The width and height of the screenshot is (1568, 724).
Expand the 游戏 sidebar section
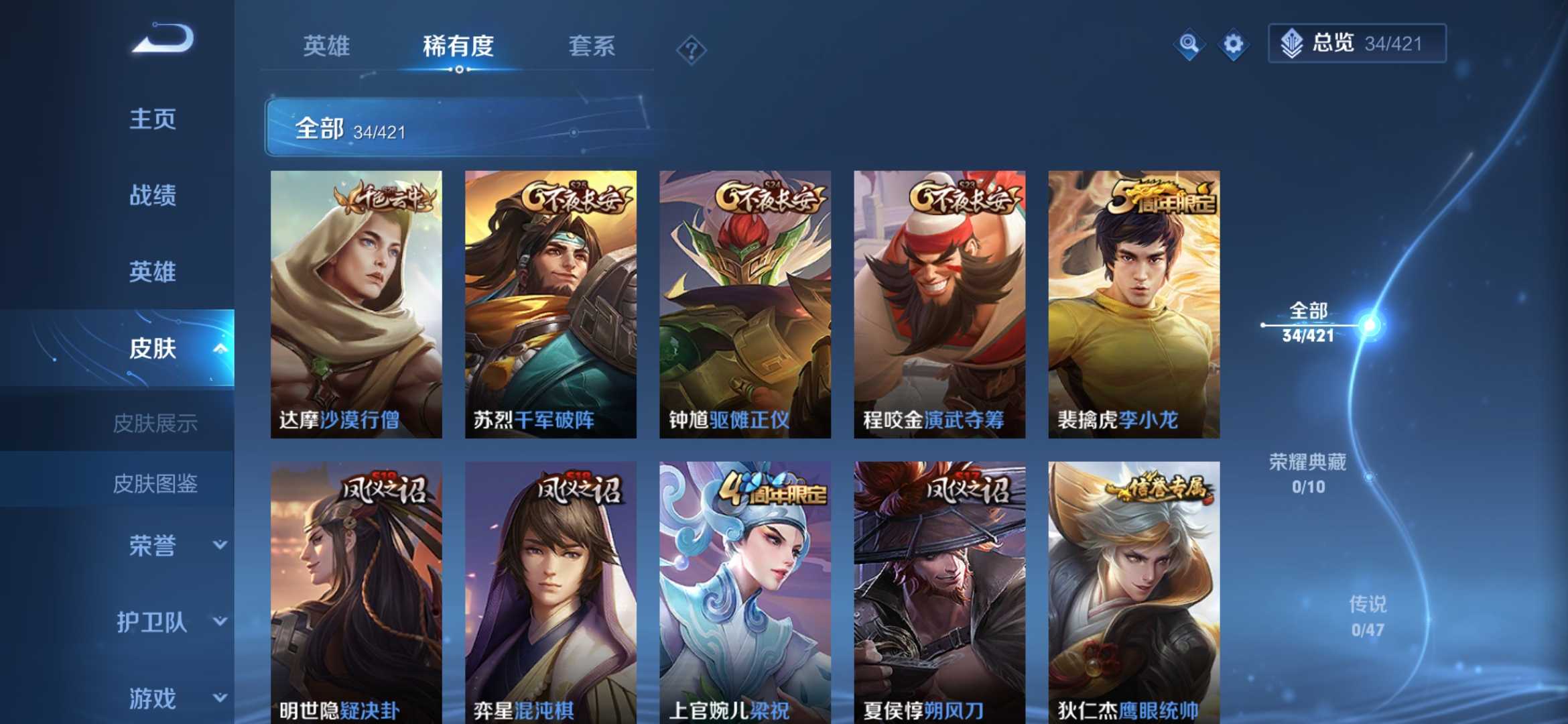click(153, 697)
